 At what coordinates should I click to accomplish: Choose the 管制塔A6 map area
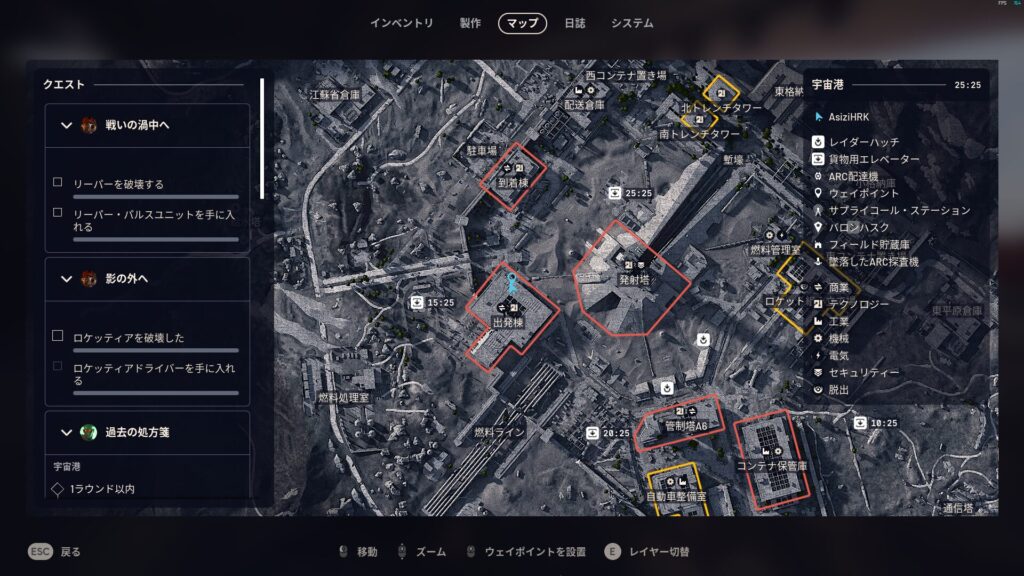coord(686,426)
